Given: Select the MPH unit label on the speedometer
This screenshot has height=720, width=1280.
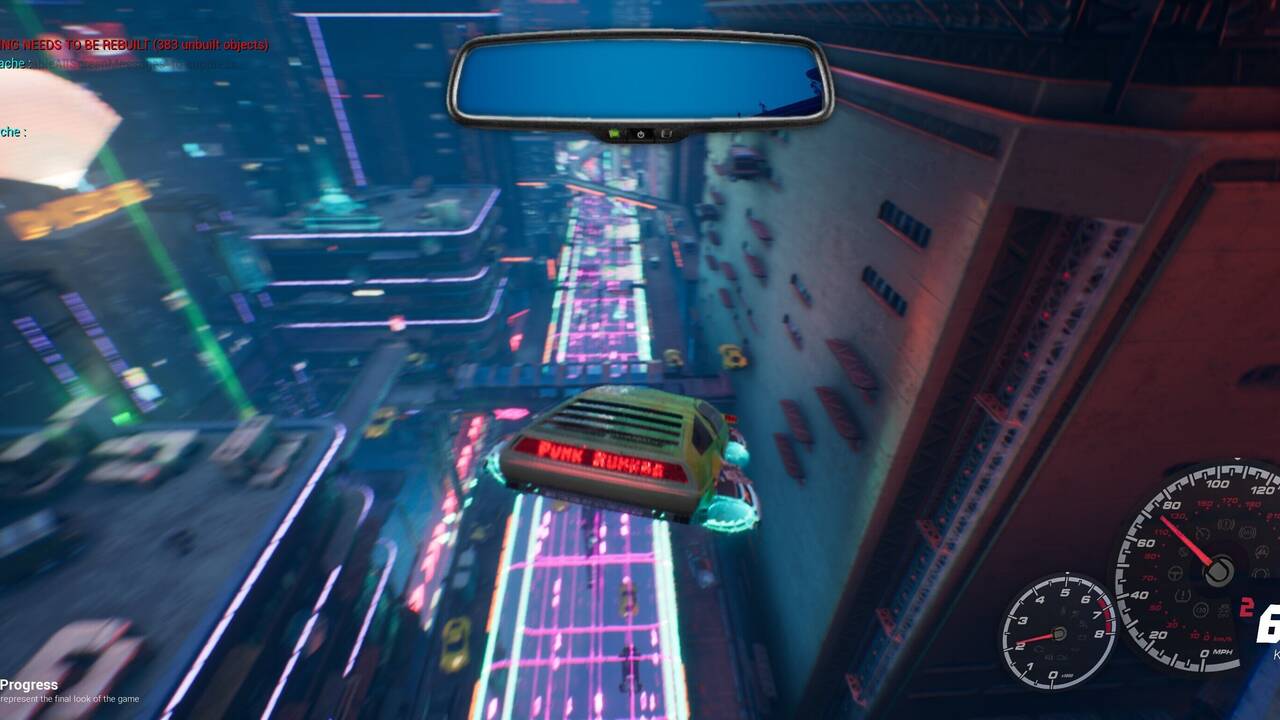Looking at the screenshot, I should pyautogui.click(x=1222, y=652).
